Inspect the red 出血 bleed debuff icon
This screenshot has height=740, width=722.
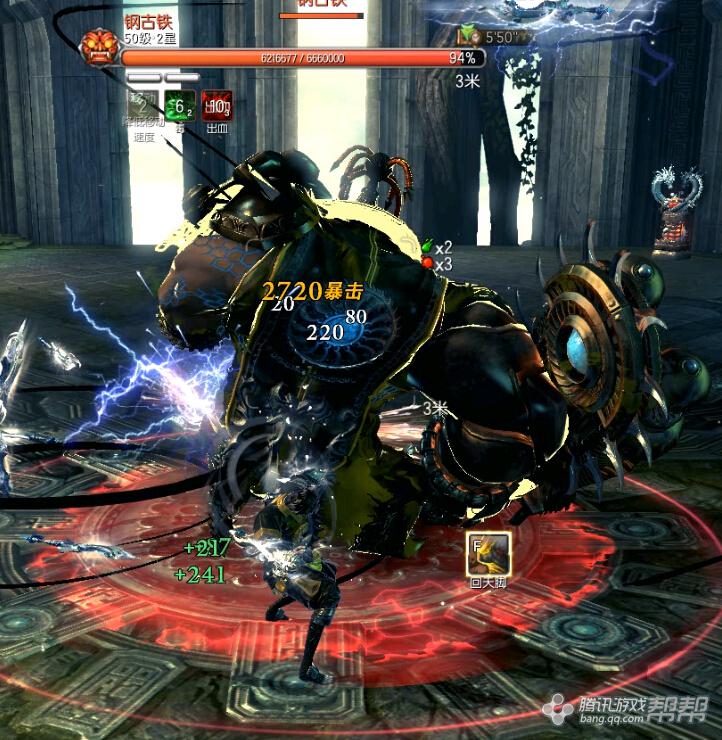pyautogui.click(x=217, y=105)
